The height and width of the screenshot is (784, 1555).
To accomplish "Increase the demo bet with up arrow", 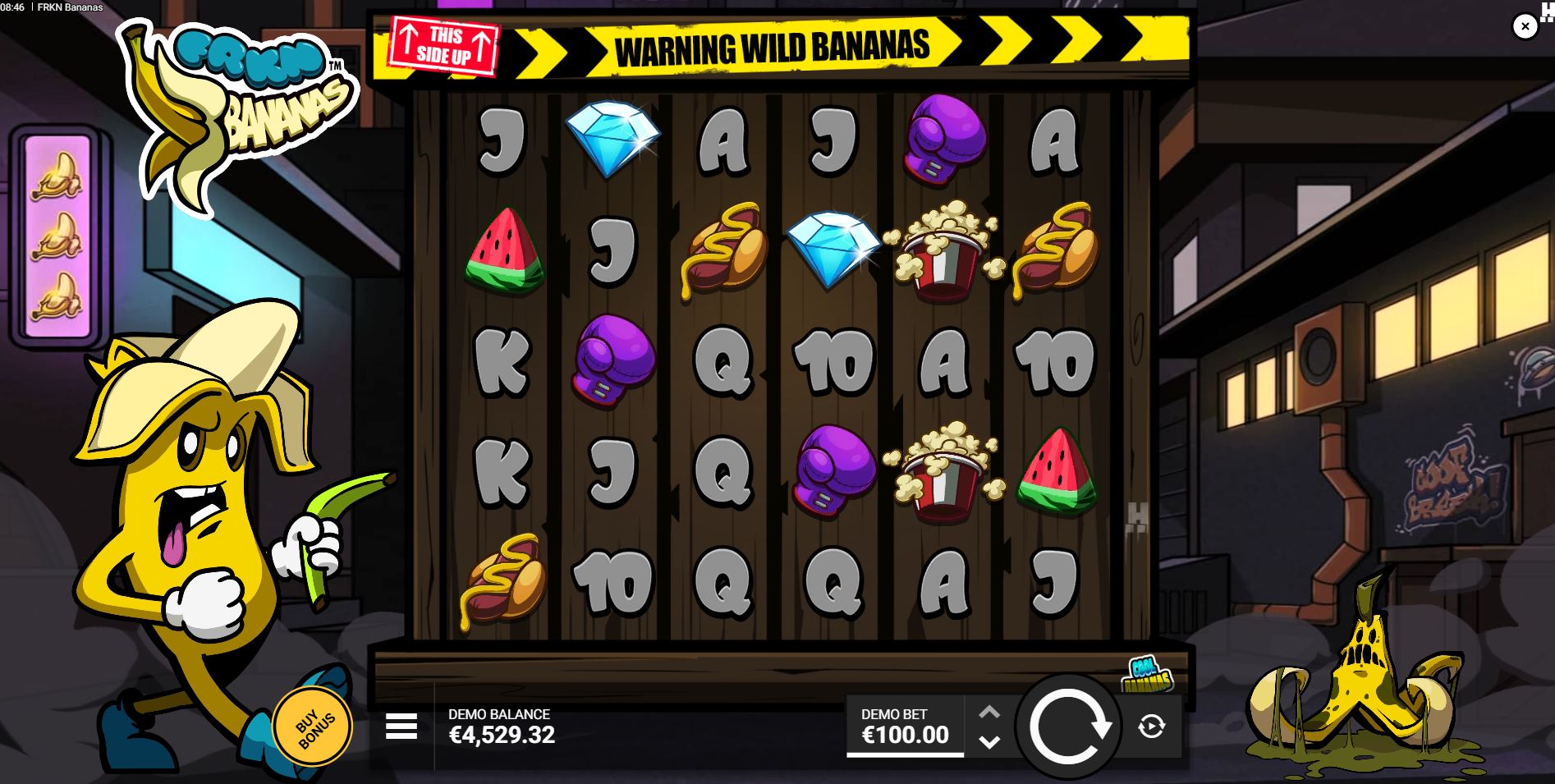I will click(990, 712).
